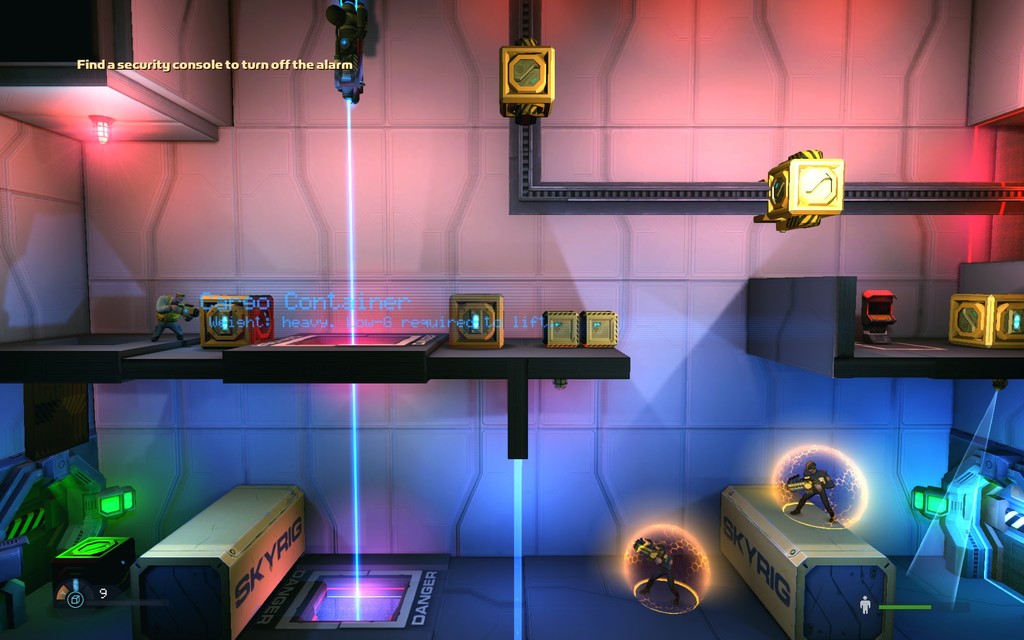1024x640 pixels.
Task: Click the alarm objective tracker text
Action: [215, 65]
